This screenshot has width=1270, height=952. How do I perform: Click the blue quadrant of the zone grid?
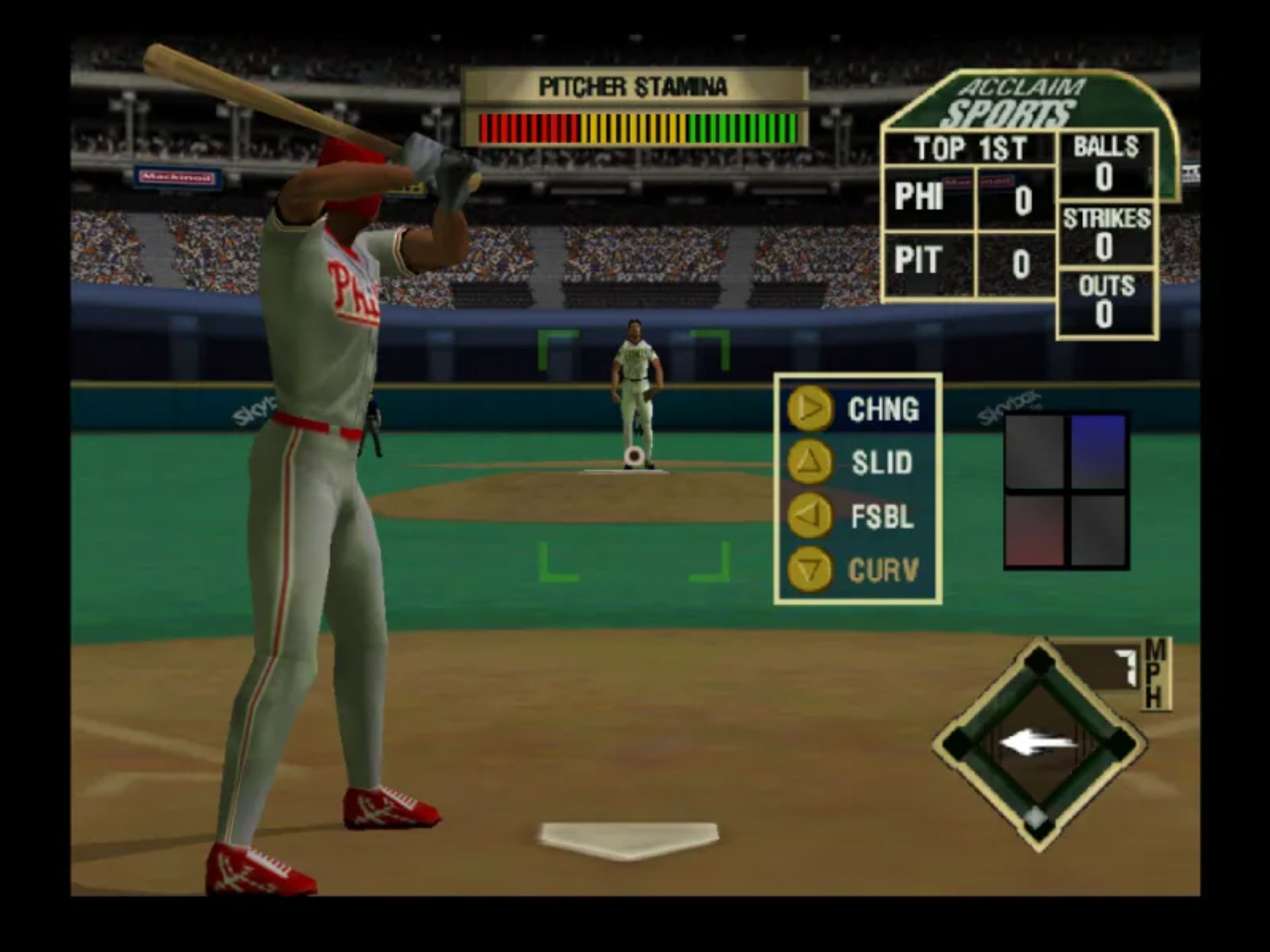tap(1097, 452)
